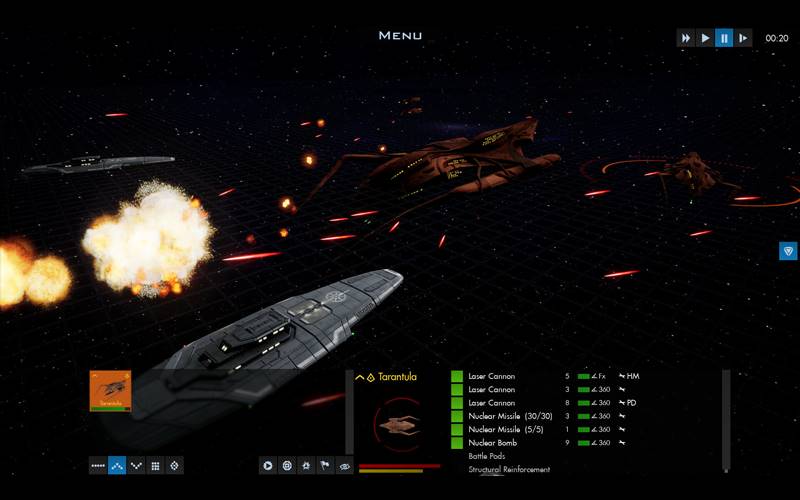Choose the diamond formation button

[x=174, y=465]
